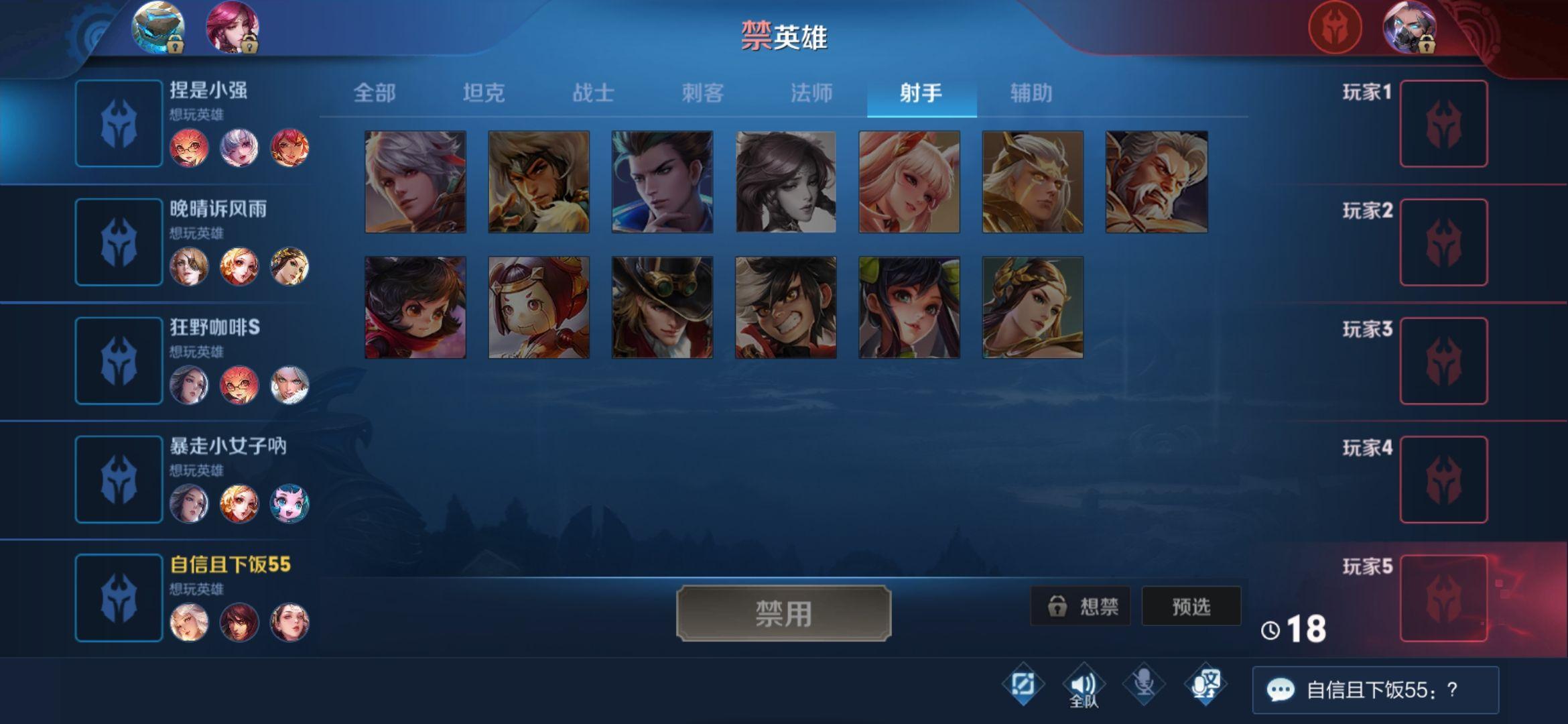Confirm the ban with the 禁用 button
Image resolution: width=1568 pixels, height=724 pixels.
tap(783, 613)
